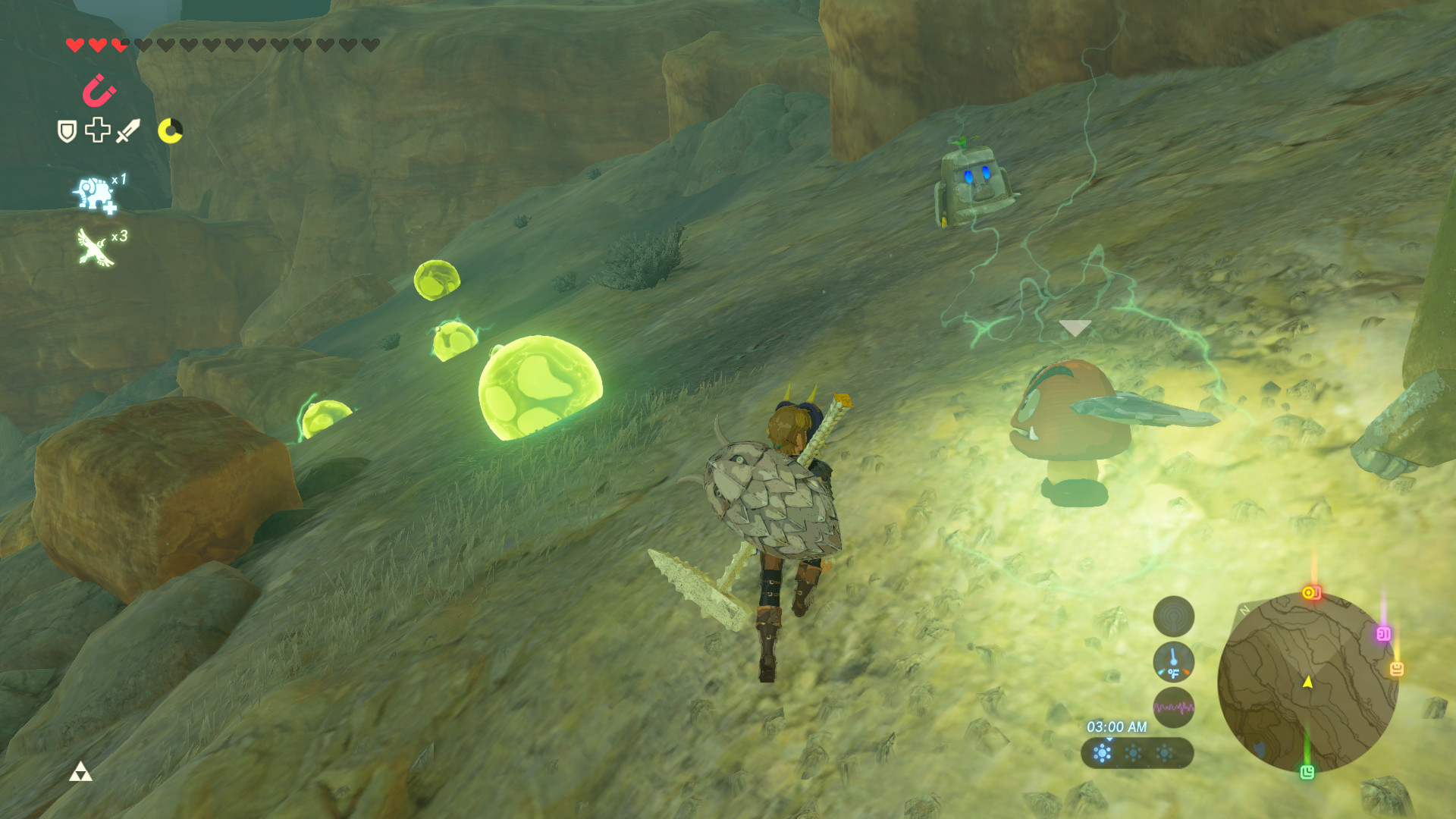This screenshot has height=819, width=1456.
Task: Click the sword attack icon
Action: [x=127, y=130]
